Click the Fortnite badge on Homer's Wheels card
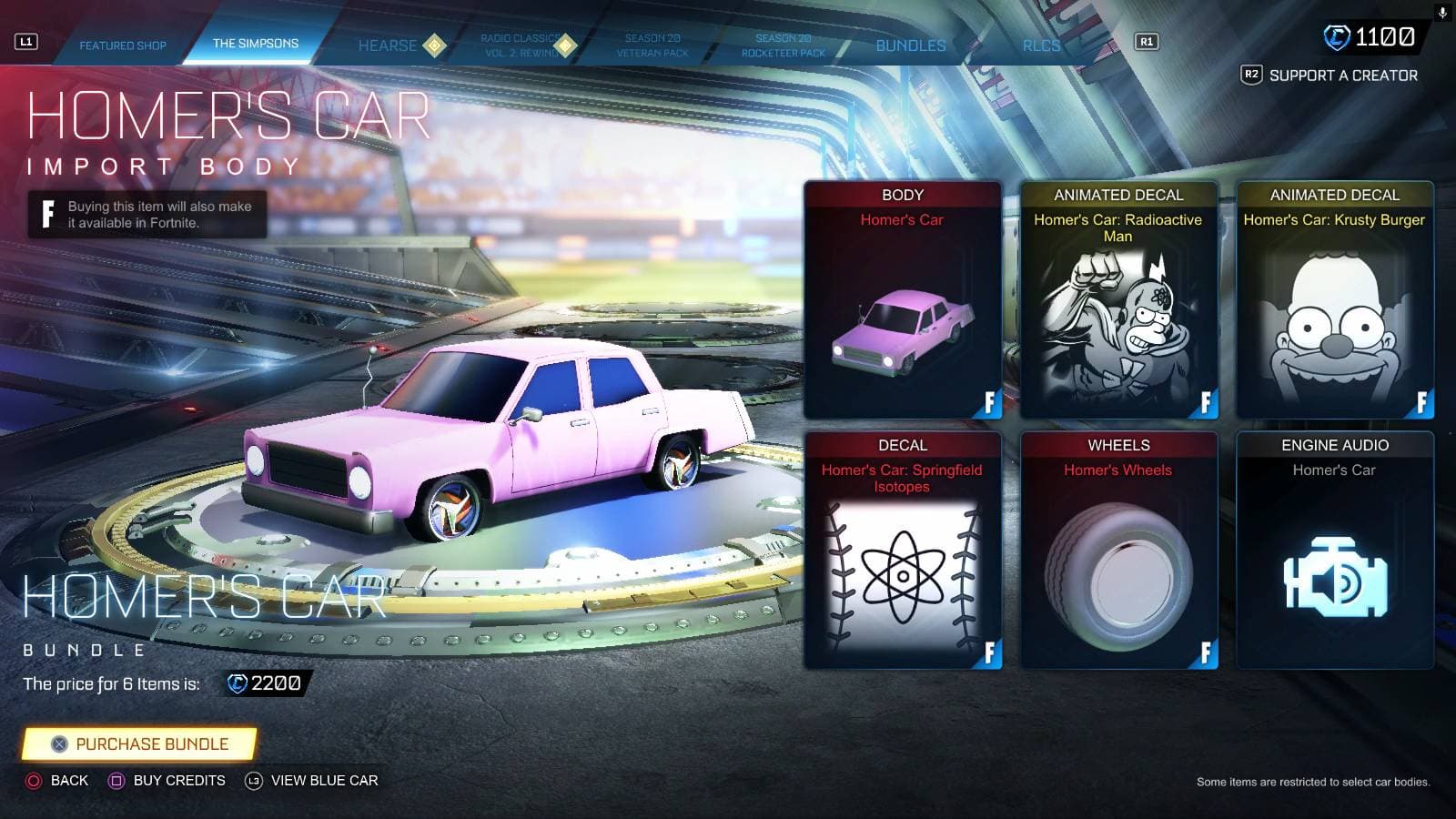The image size is (1456, 819). 1204,652
